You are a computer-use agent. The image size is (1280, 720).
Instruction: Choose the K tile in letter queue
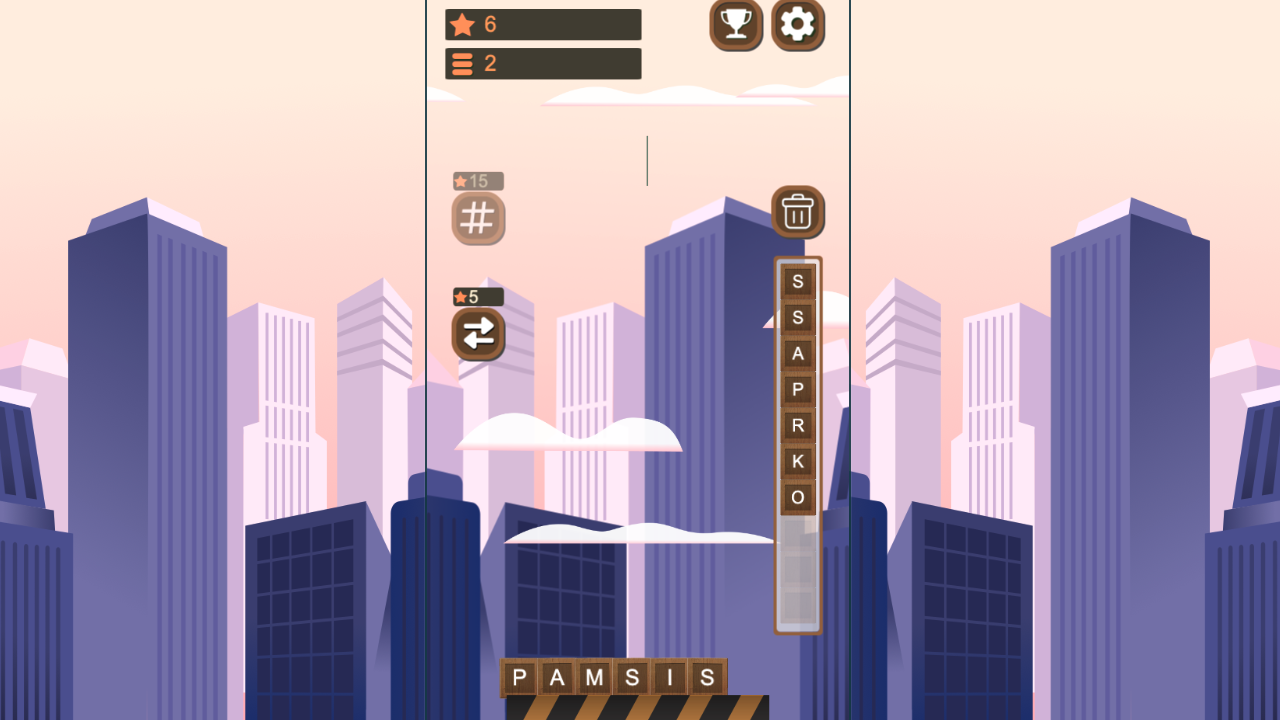click(x=798, y=461)
